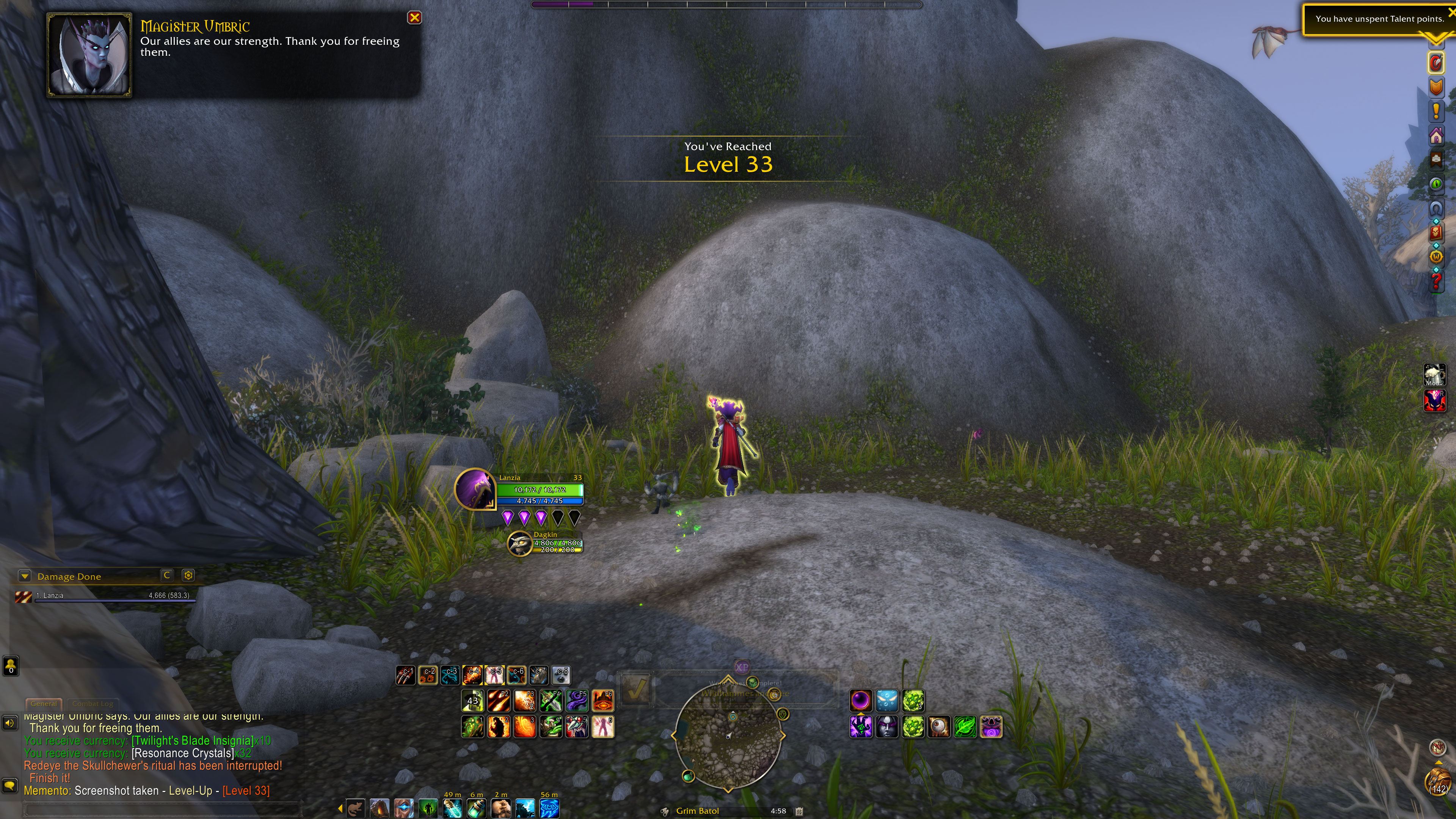1456x819 pixels.
Task: Select the Lanzia player portrait frame
Action: tap(475, 489)
